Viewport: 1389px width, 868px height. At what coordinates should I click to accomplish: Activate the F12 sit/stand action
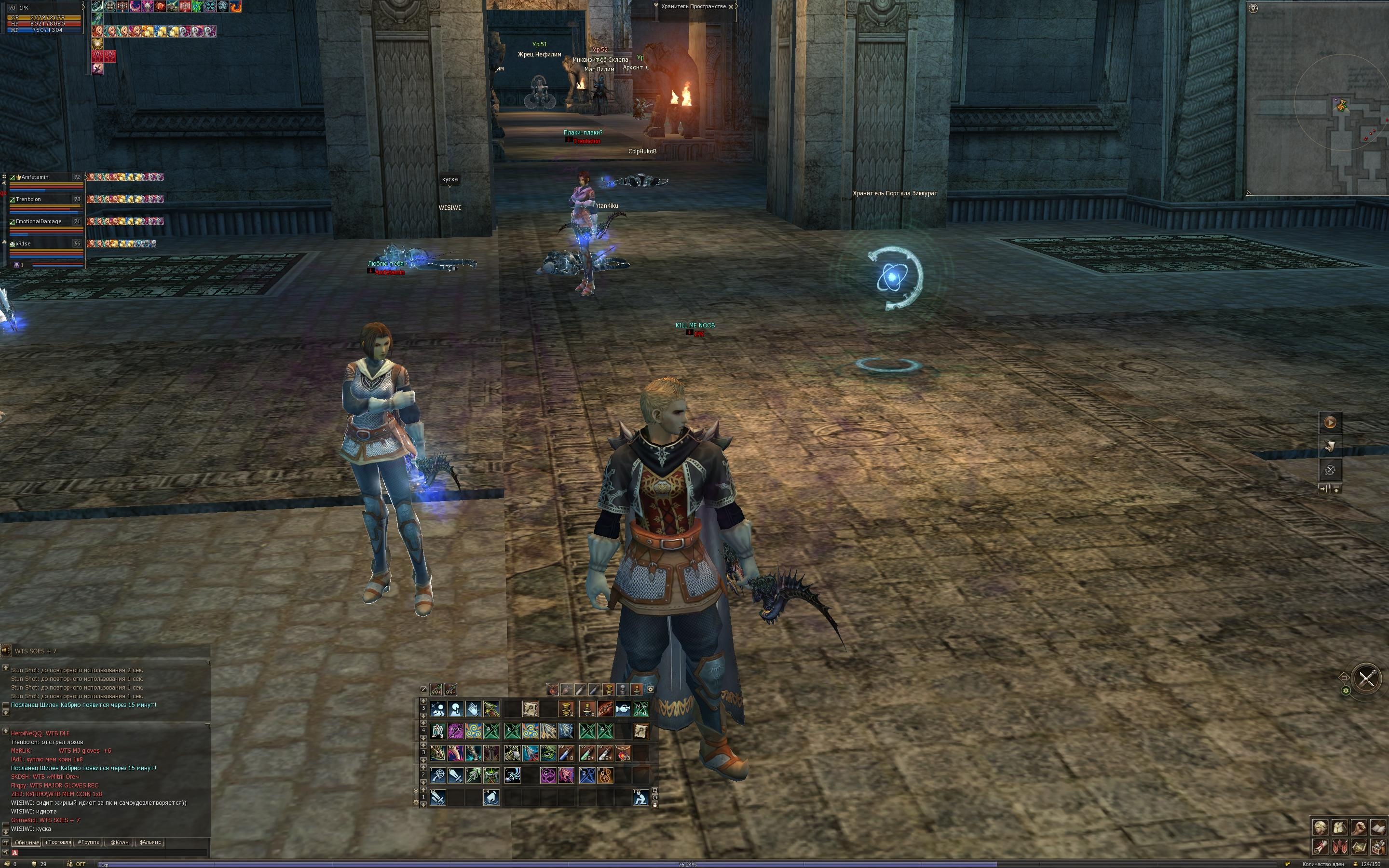[640, 798]
